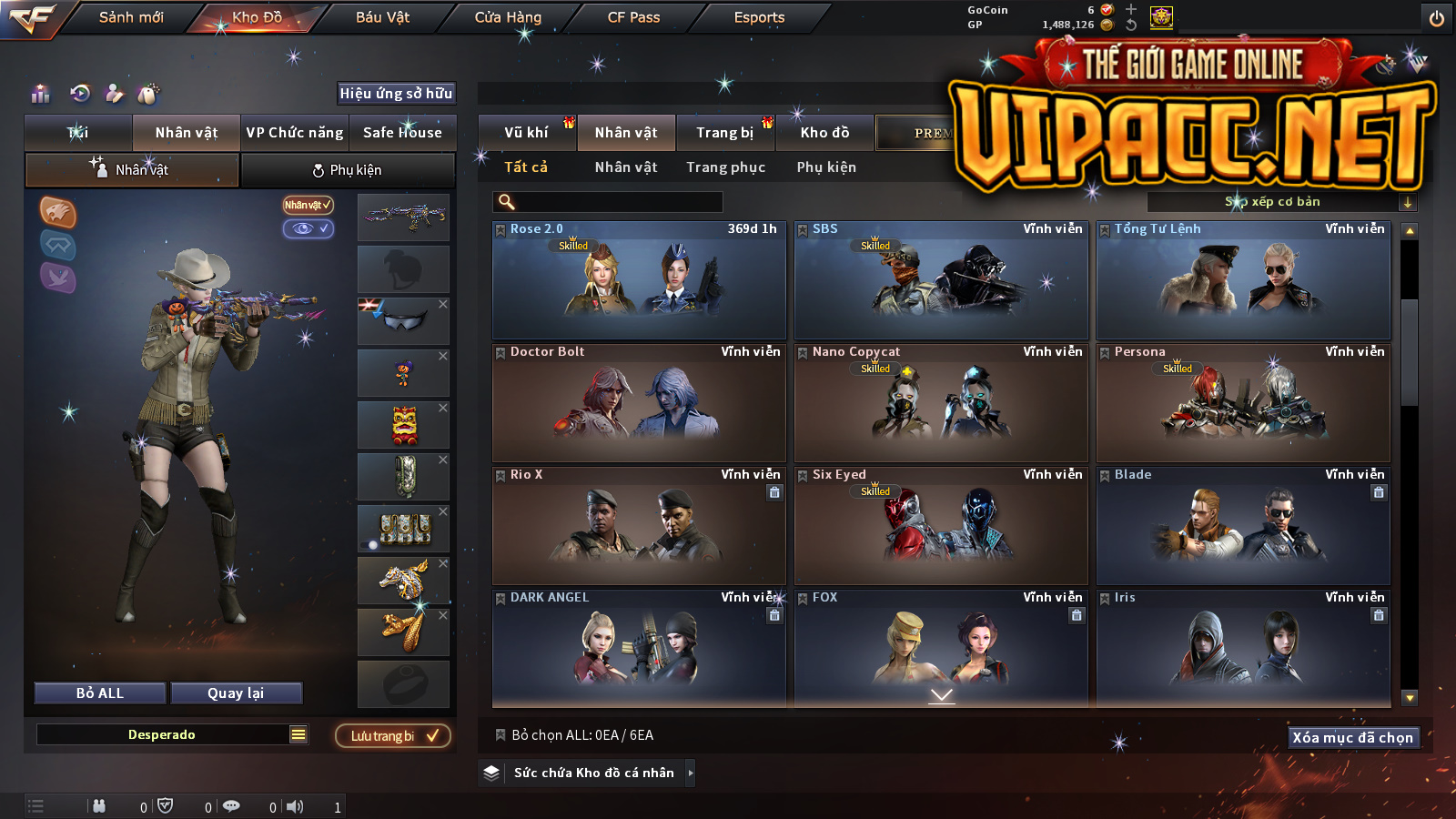Open the Cửa Hàng shop
The width and height of the screenshot is (1456, 819).
click(x=508, y=17)
